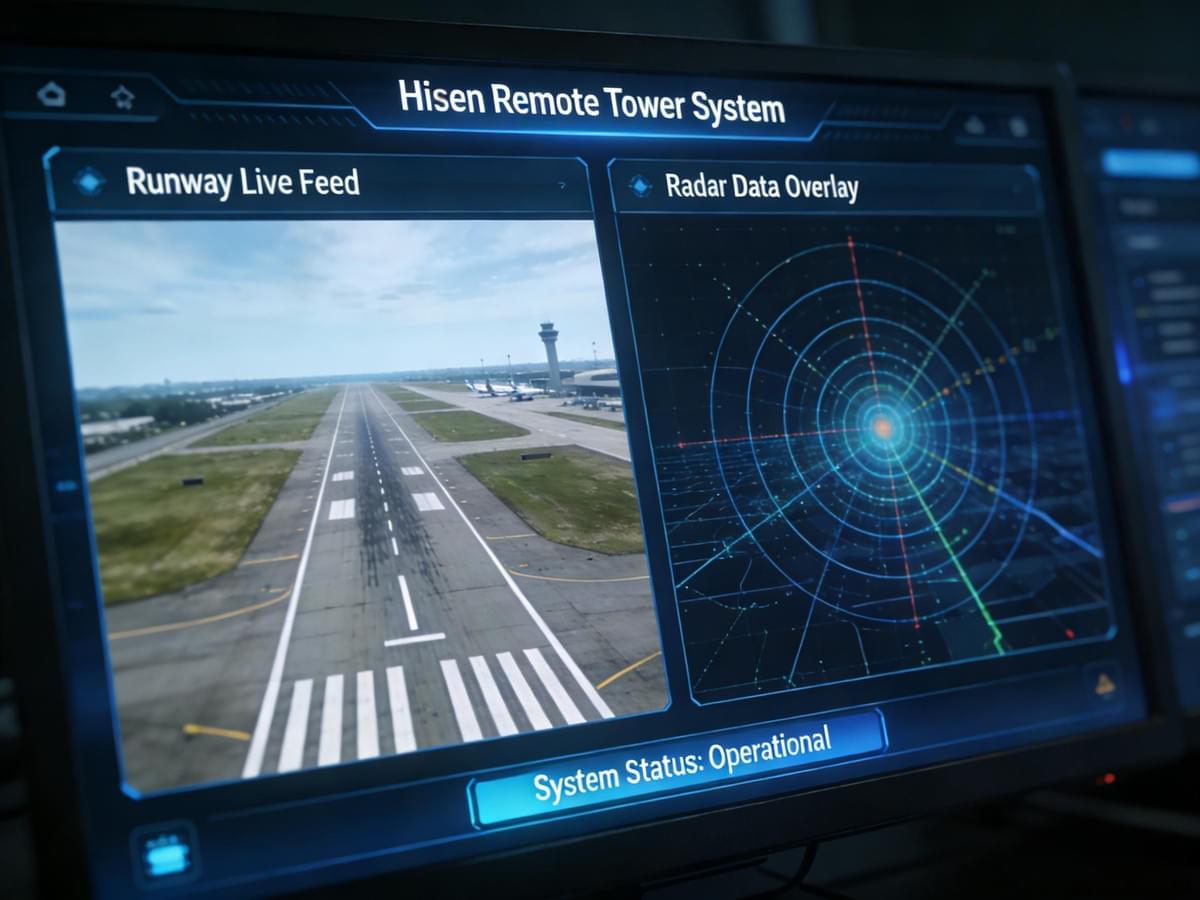Click the radar display's center point
1200x900 pixels.
(882, 428)
